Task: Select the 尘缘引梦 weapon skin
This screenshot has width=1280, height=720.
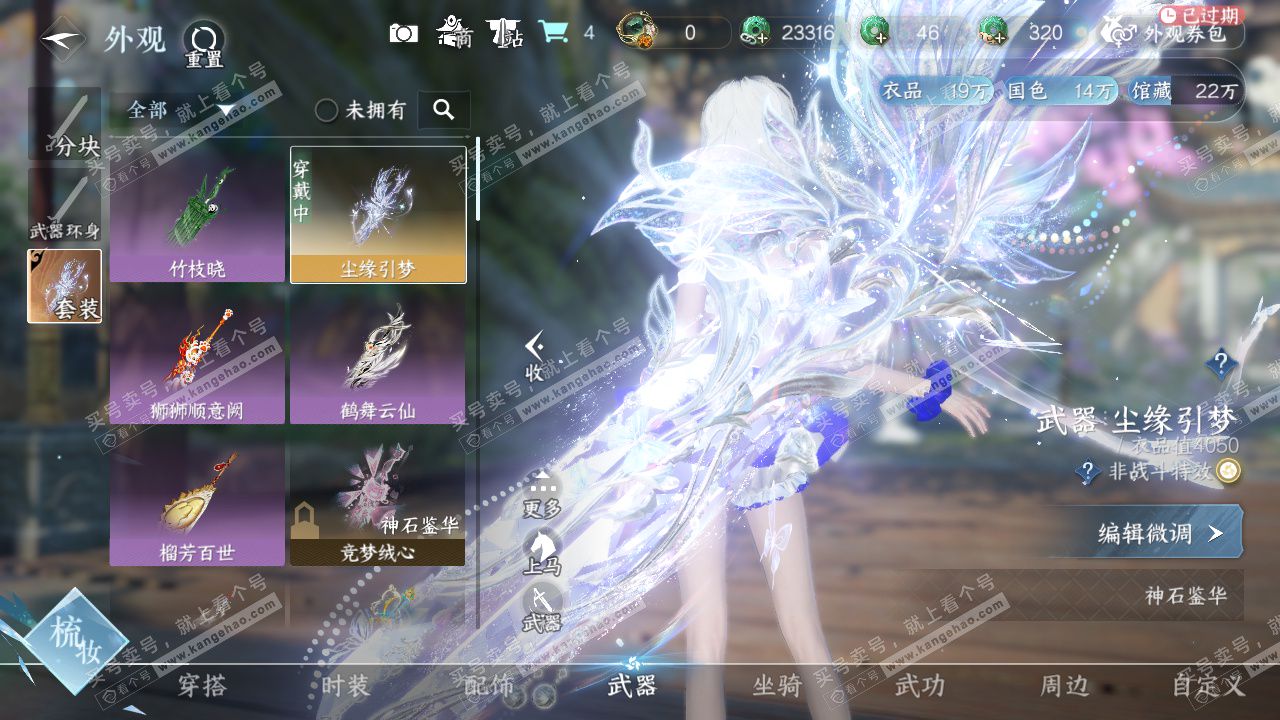Action: tap(378, 214)
